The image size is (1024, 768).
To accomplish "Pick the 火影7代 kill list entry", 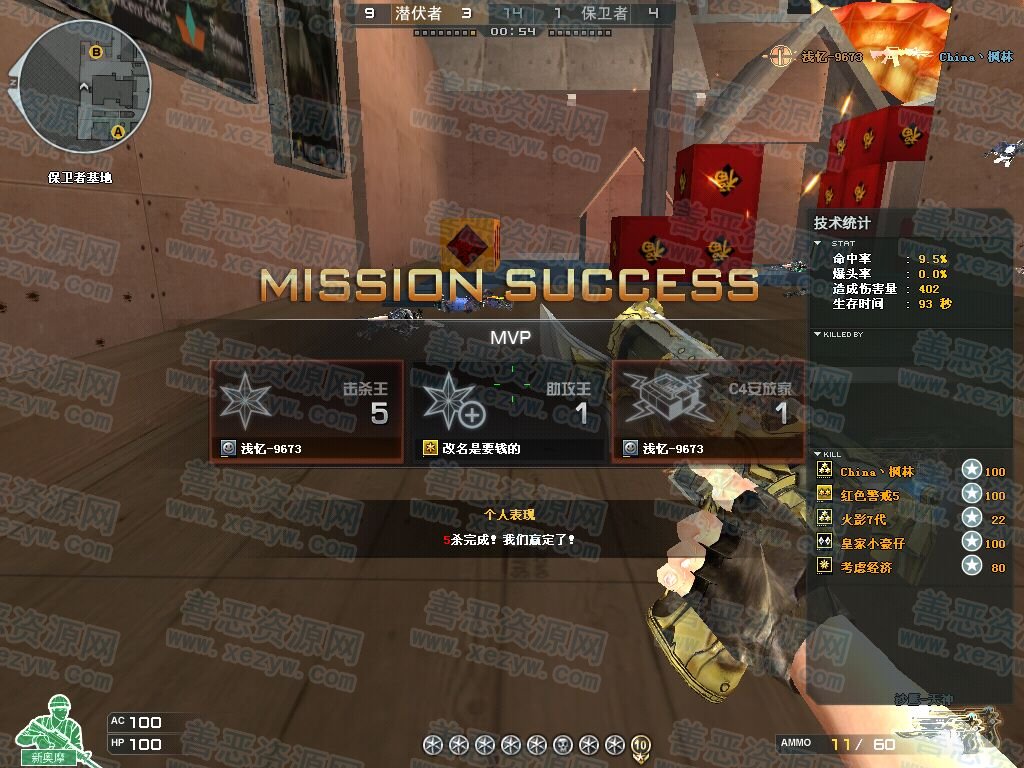I will pos(863,519).
